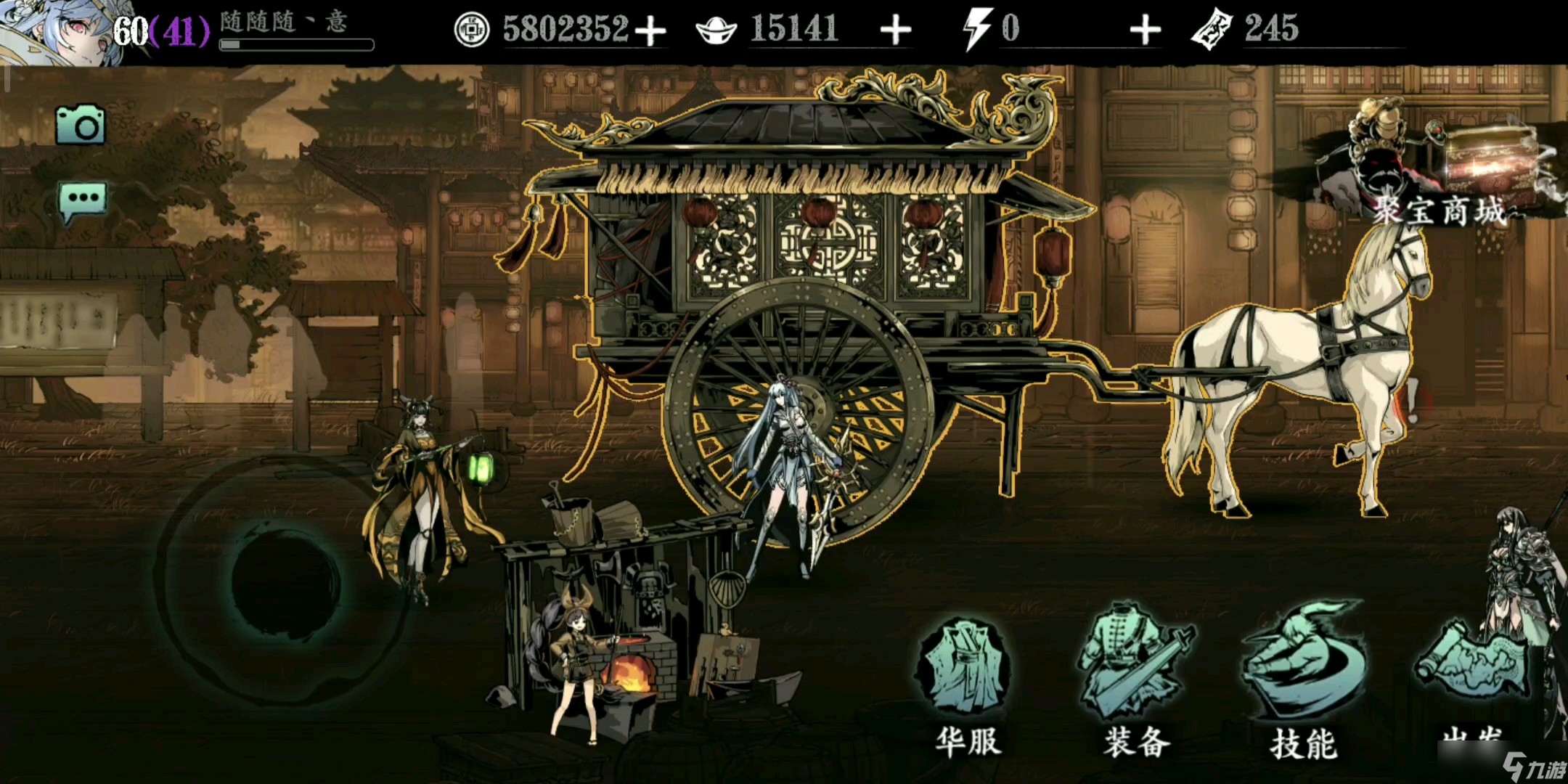Click the copper coin currency icon

point(470,28)
